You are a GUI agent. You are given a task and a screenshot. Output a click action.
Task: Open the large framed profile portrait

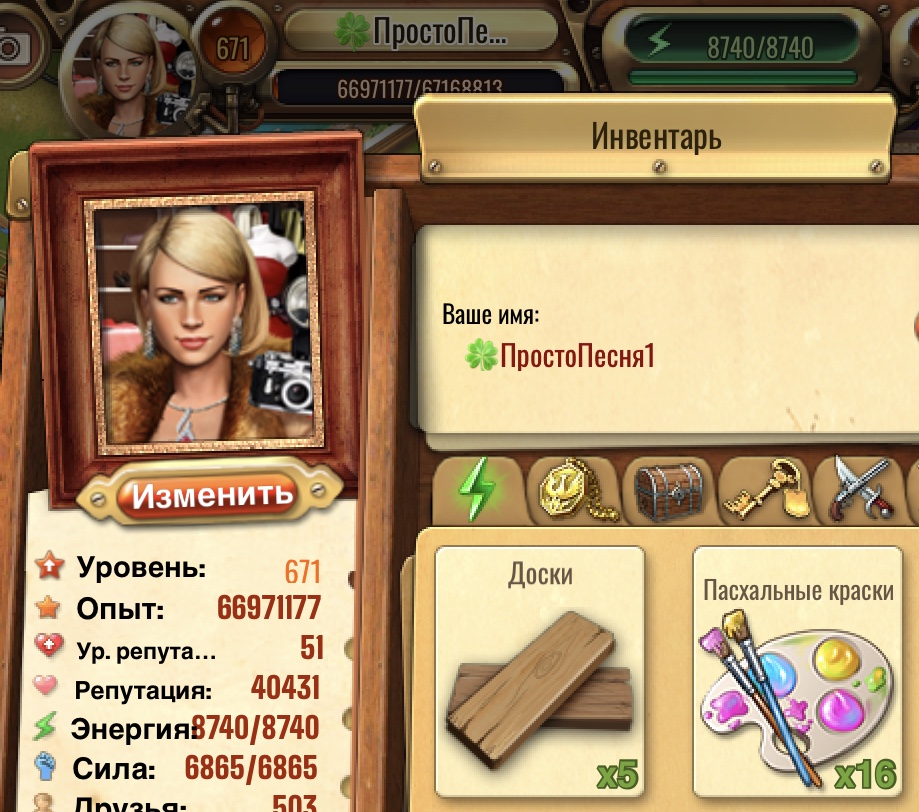(199, 321)
